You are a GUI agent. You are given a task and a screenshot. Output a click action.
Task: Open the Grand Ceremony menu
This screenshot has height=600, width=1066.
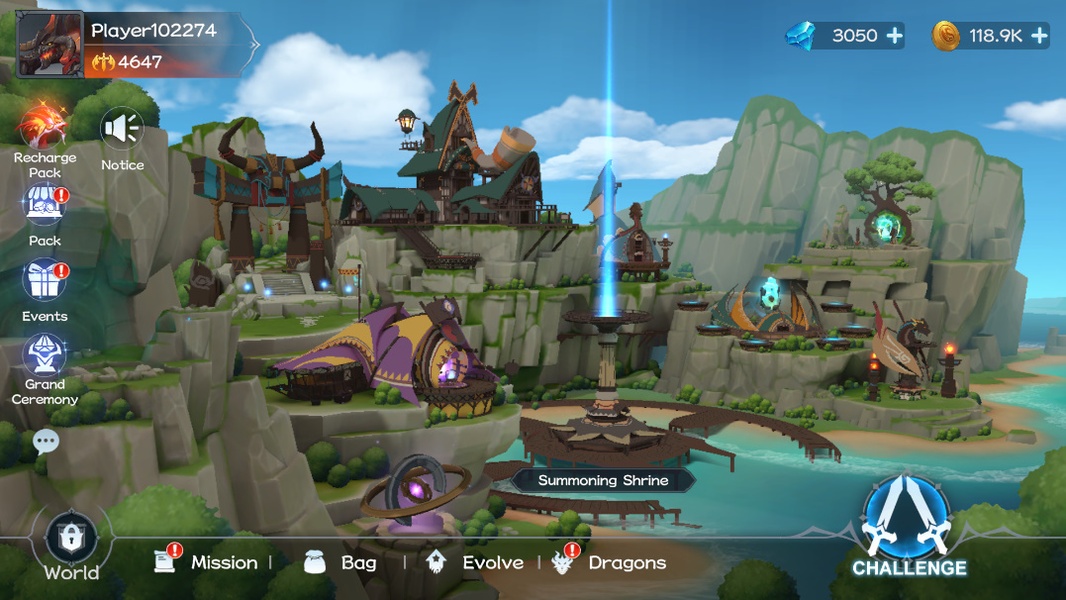point(45,358)
